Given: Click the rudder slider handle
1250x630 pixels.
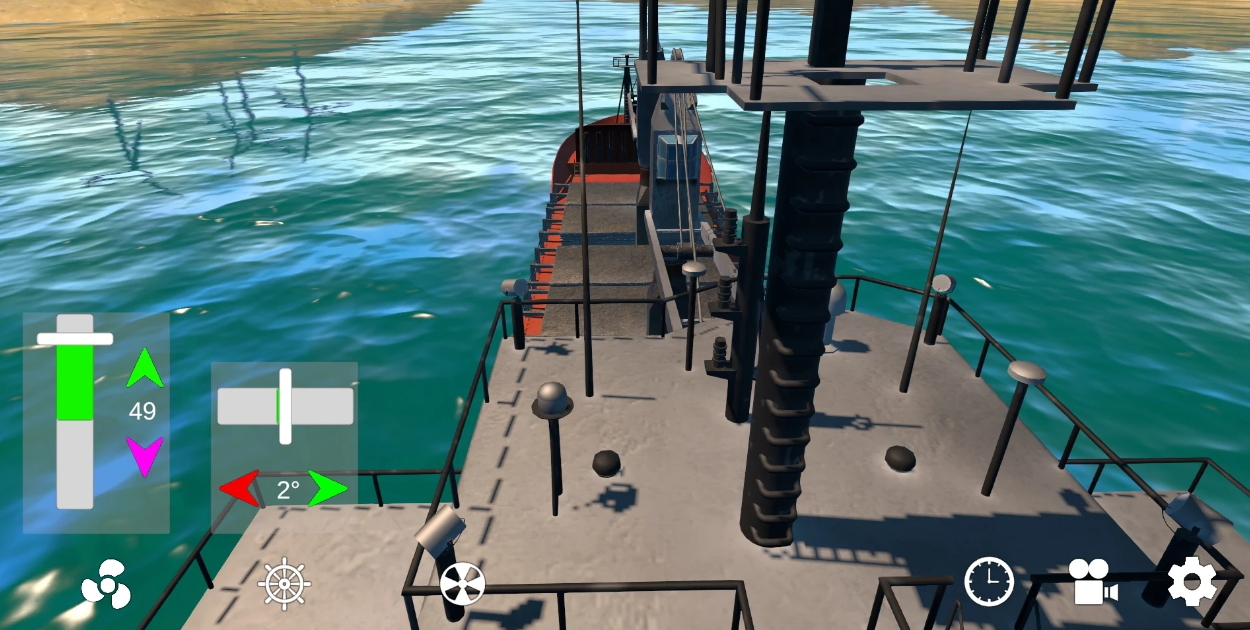Looking at the screenshot, I should (x=285, y=406).
